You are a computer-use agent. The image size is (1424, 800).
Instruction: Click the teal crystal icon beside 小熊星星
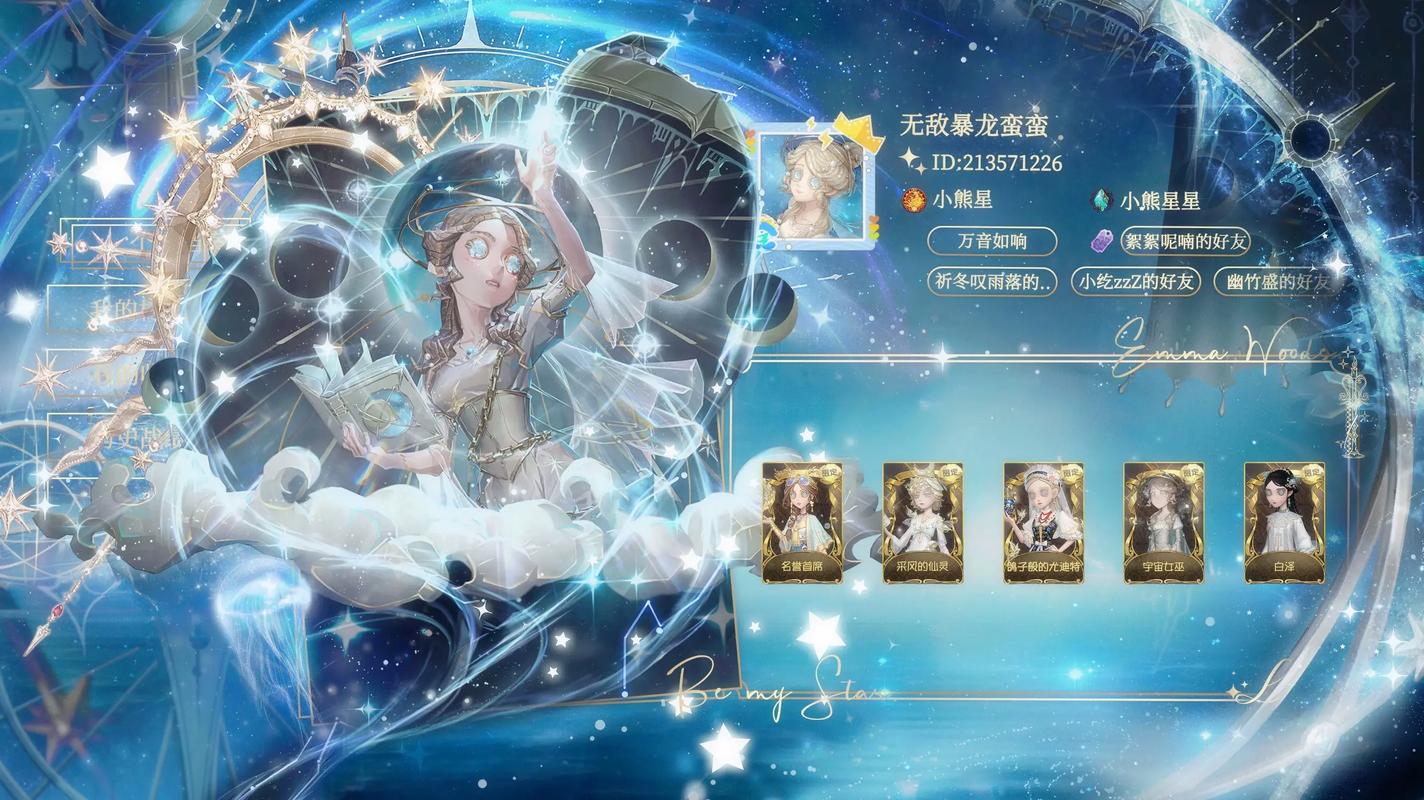point(1100,200)
